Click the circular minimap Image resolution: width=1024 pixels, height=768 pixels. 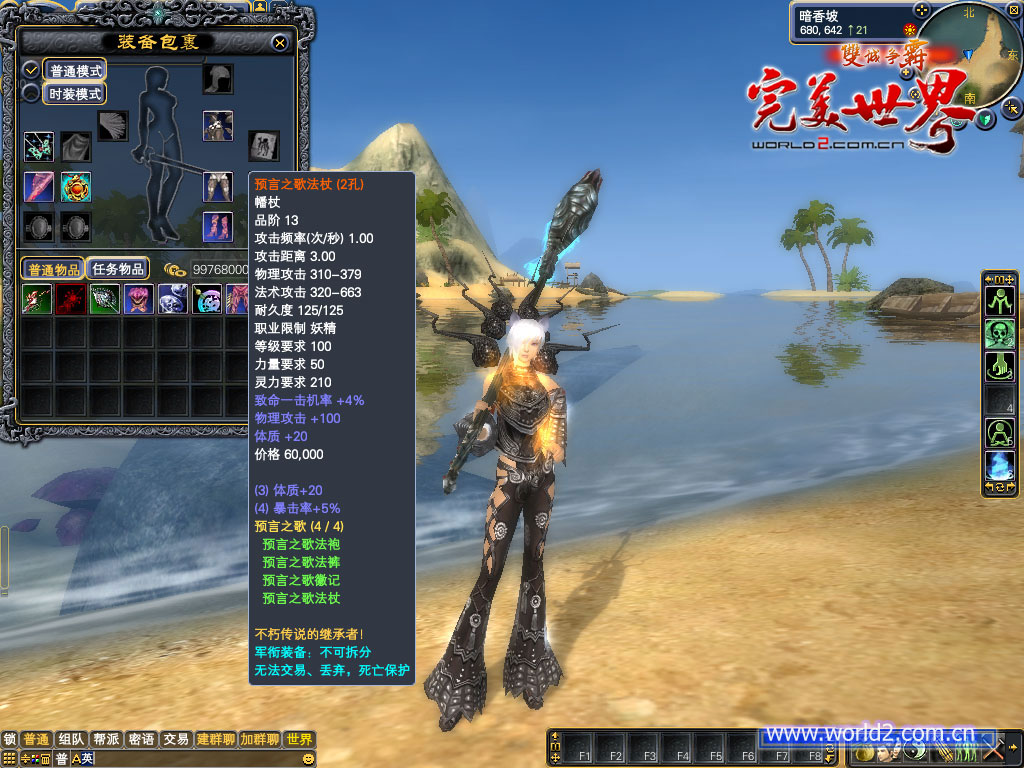click(x=968, y=53)
